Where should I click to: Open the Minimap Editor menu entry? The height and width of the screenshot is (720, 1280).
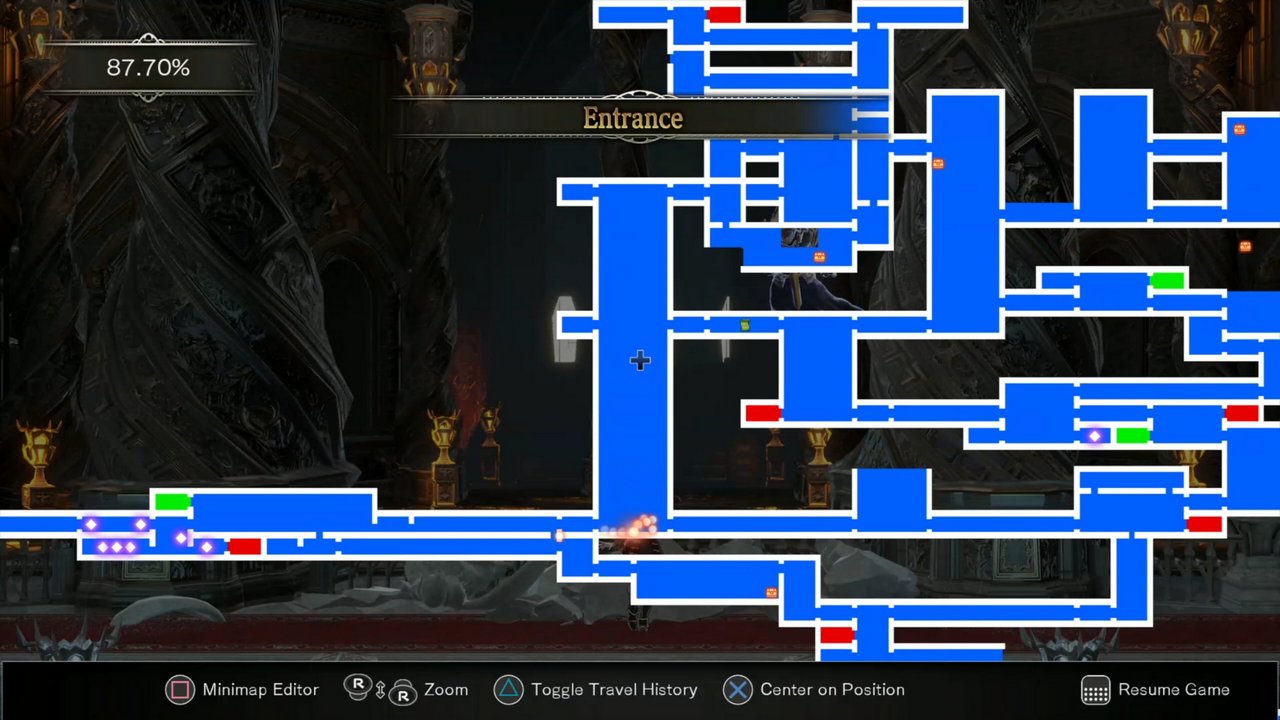[x=260, y=690]
